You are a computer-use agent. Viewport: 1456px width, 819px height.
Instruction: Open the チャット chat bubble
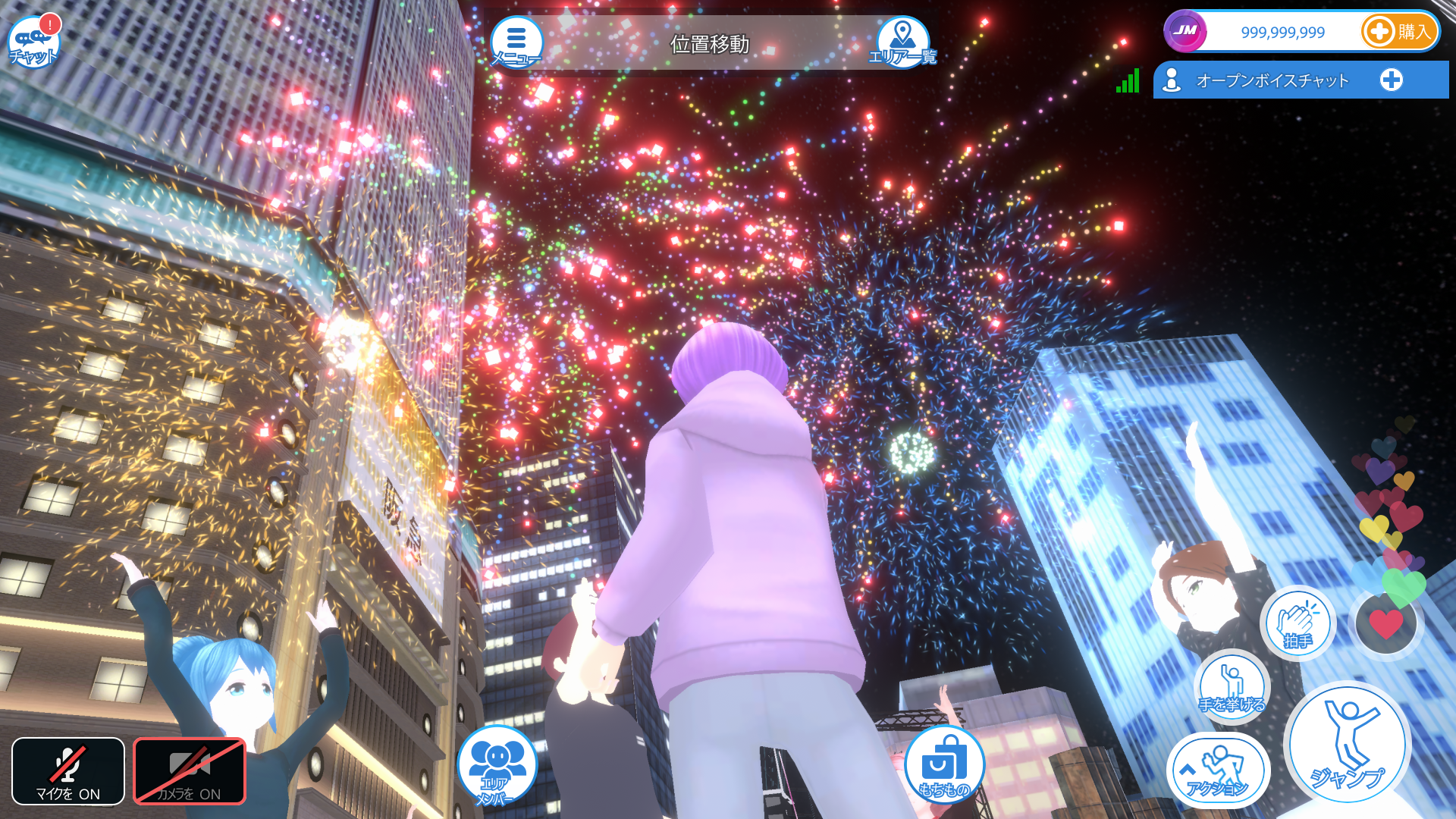click(x=33, y=42)
